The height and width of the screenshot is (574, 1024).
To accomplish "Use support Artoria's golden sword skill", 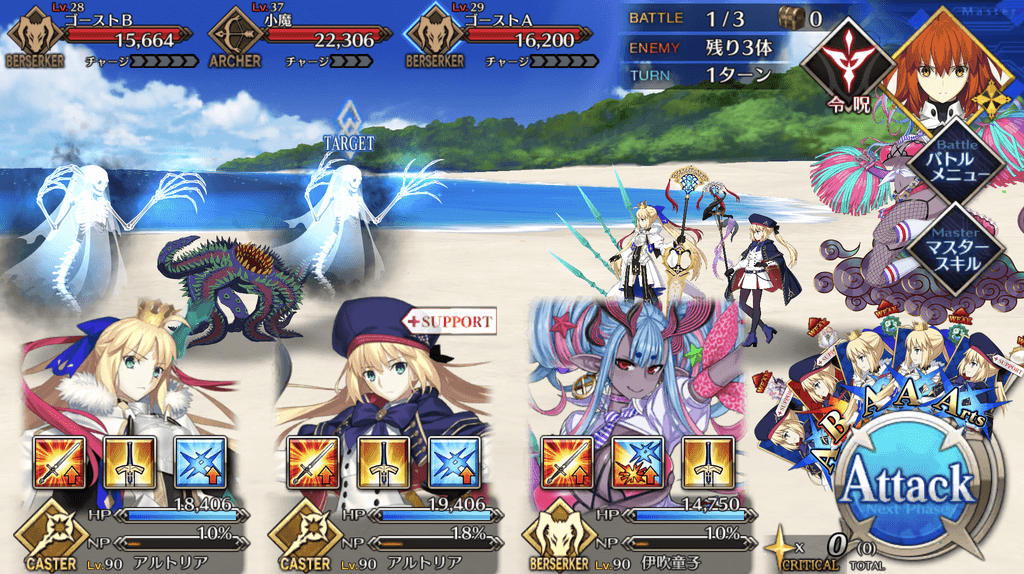I will click(384, 462).
